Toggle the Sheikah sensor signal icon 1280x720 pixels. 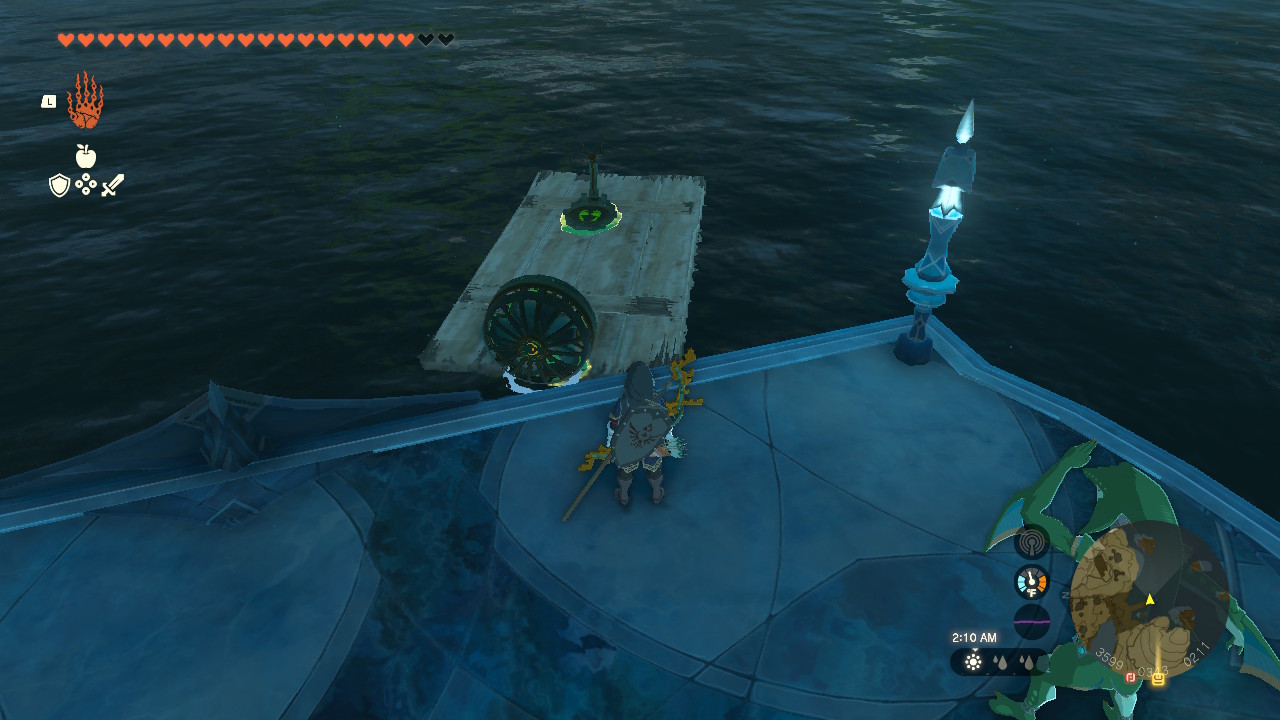(1031, 543)
